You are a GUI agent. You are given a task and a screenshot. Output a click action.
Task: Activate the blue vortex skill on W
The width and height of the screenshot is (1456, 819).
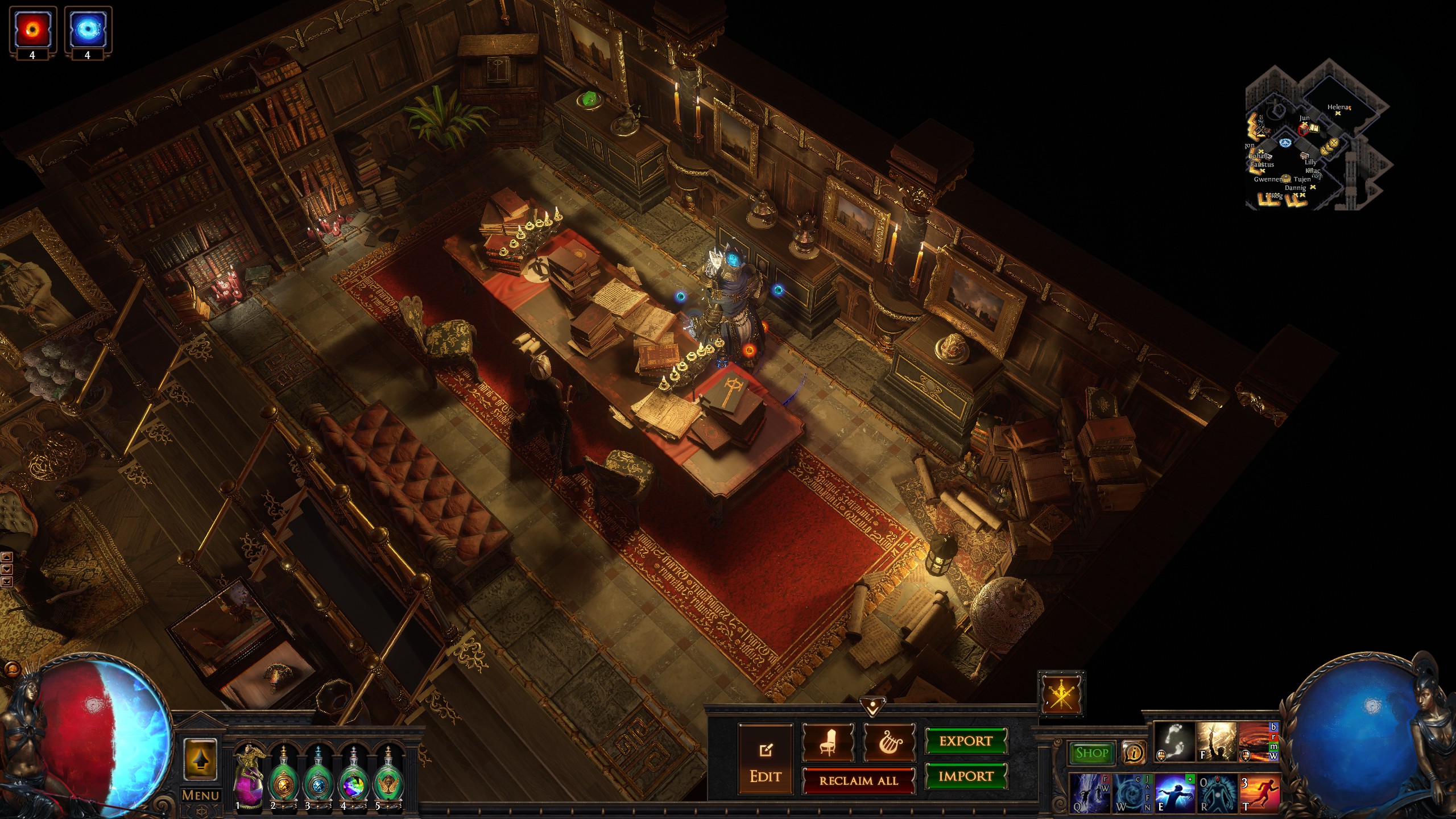pos(1131,793)
